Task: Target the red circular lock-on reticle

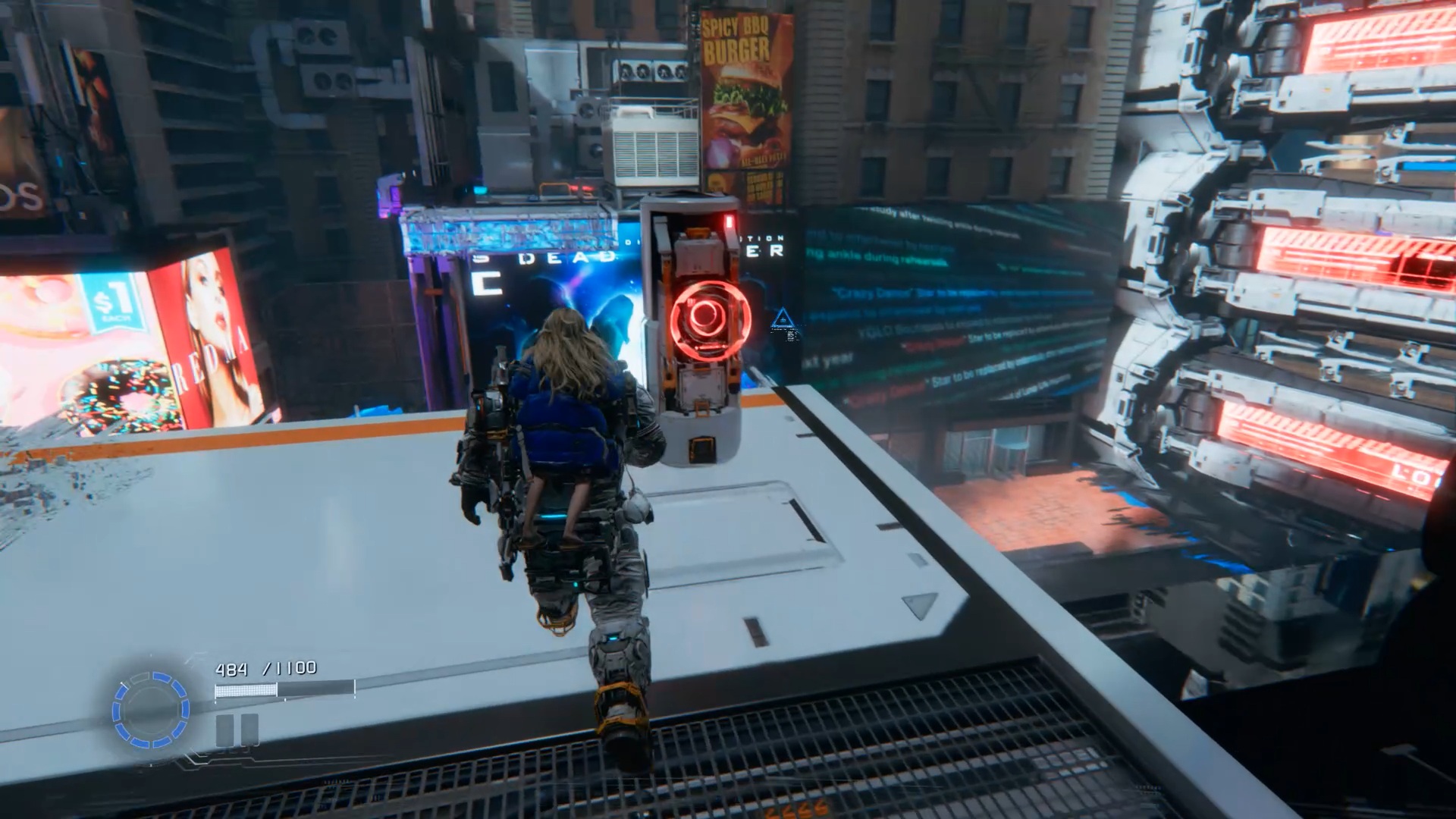Action: [709, 319]
